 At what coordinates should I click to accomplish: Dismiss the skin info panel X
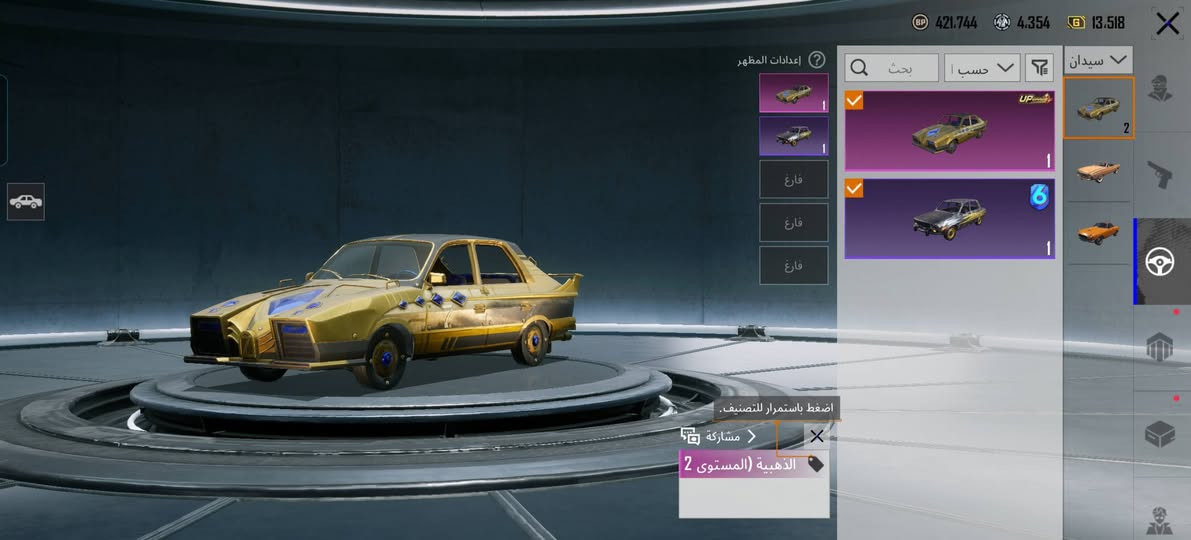pyautogui.click(x=817, y=436)
